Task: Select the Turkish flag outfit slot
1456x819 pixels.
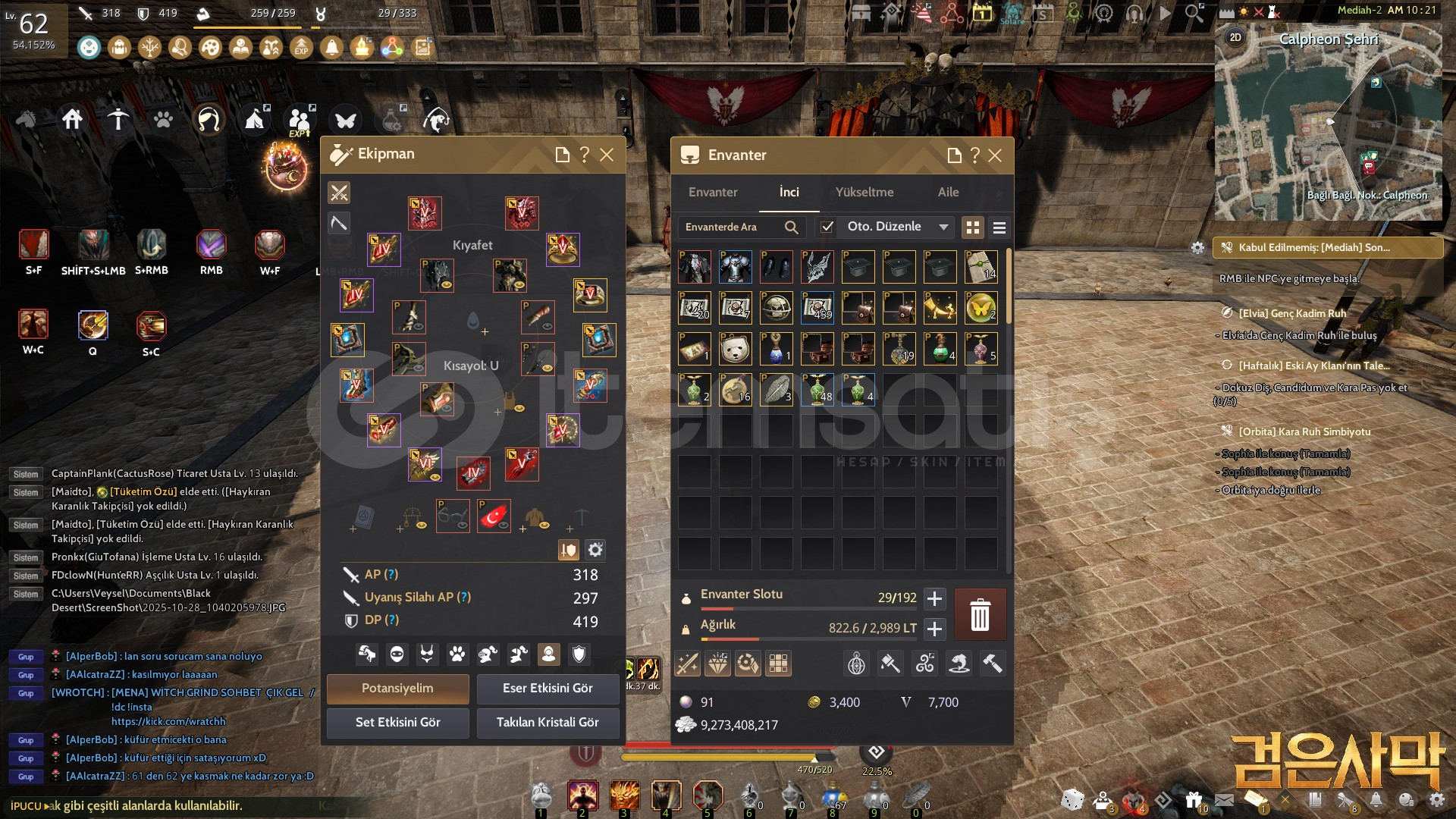Action: [494, 516]
